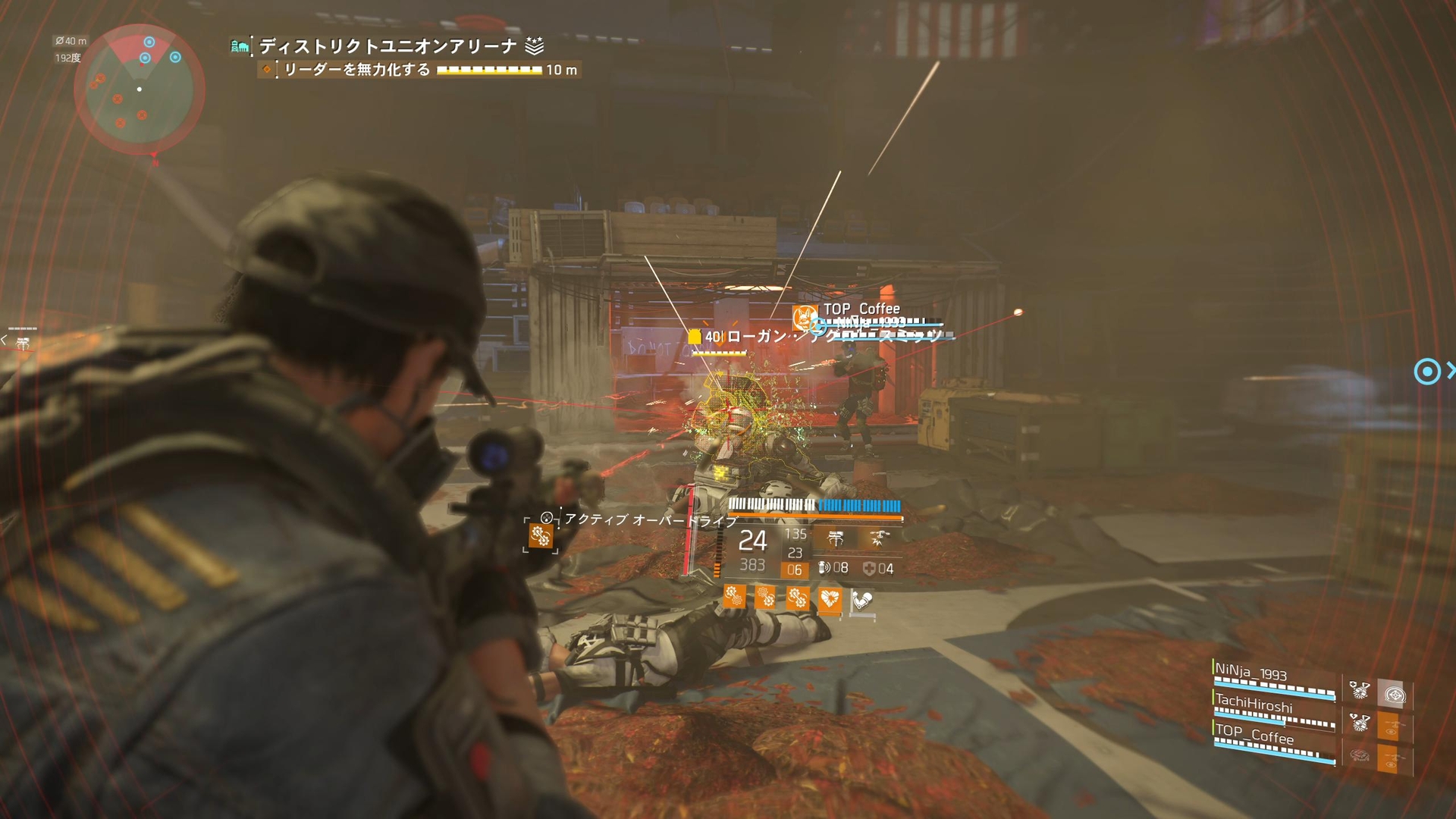Expand the player compass minimap

point(139,89)
